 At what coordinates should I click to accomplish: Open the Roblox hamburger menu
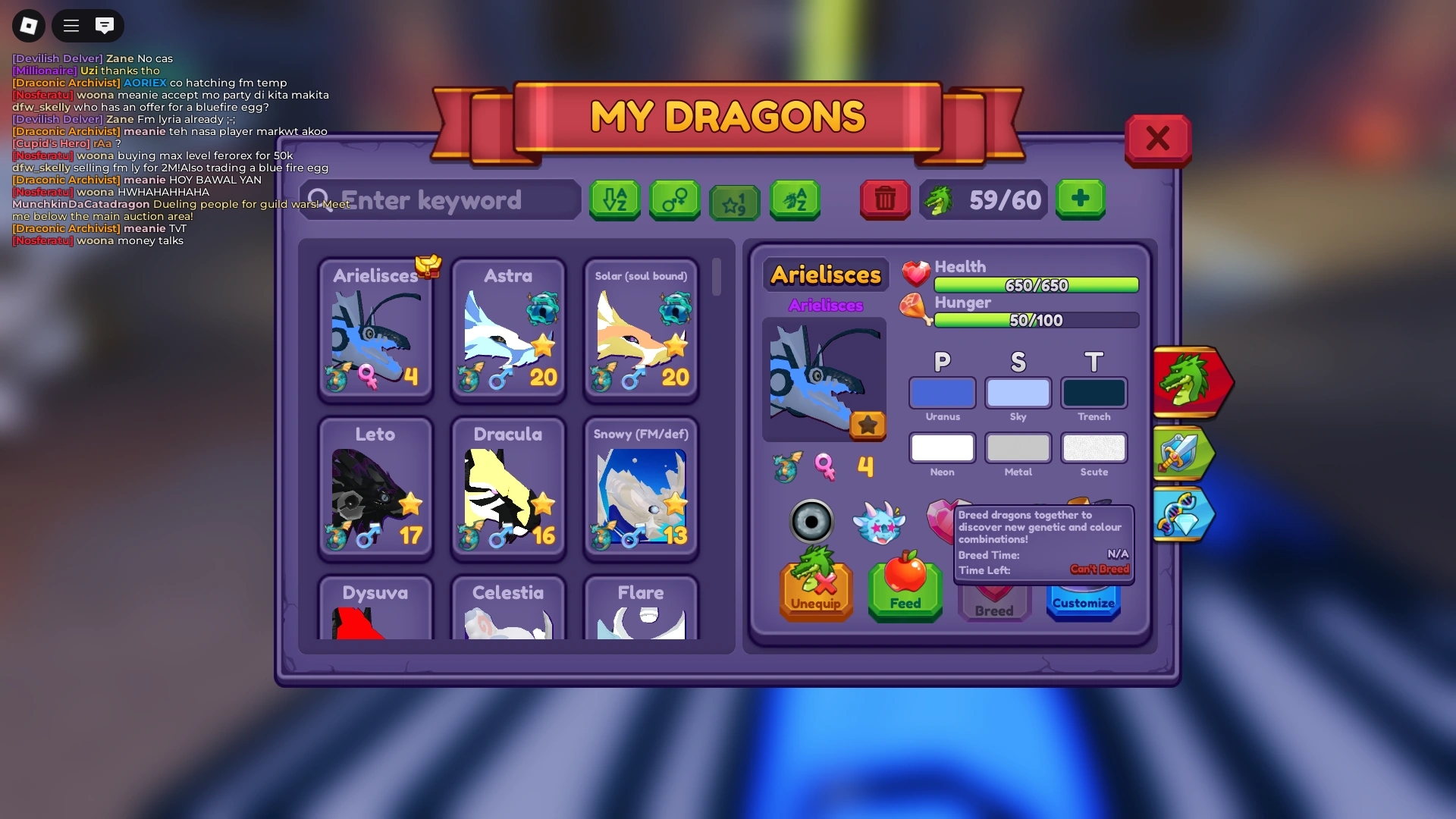[x=70, y=25]
